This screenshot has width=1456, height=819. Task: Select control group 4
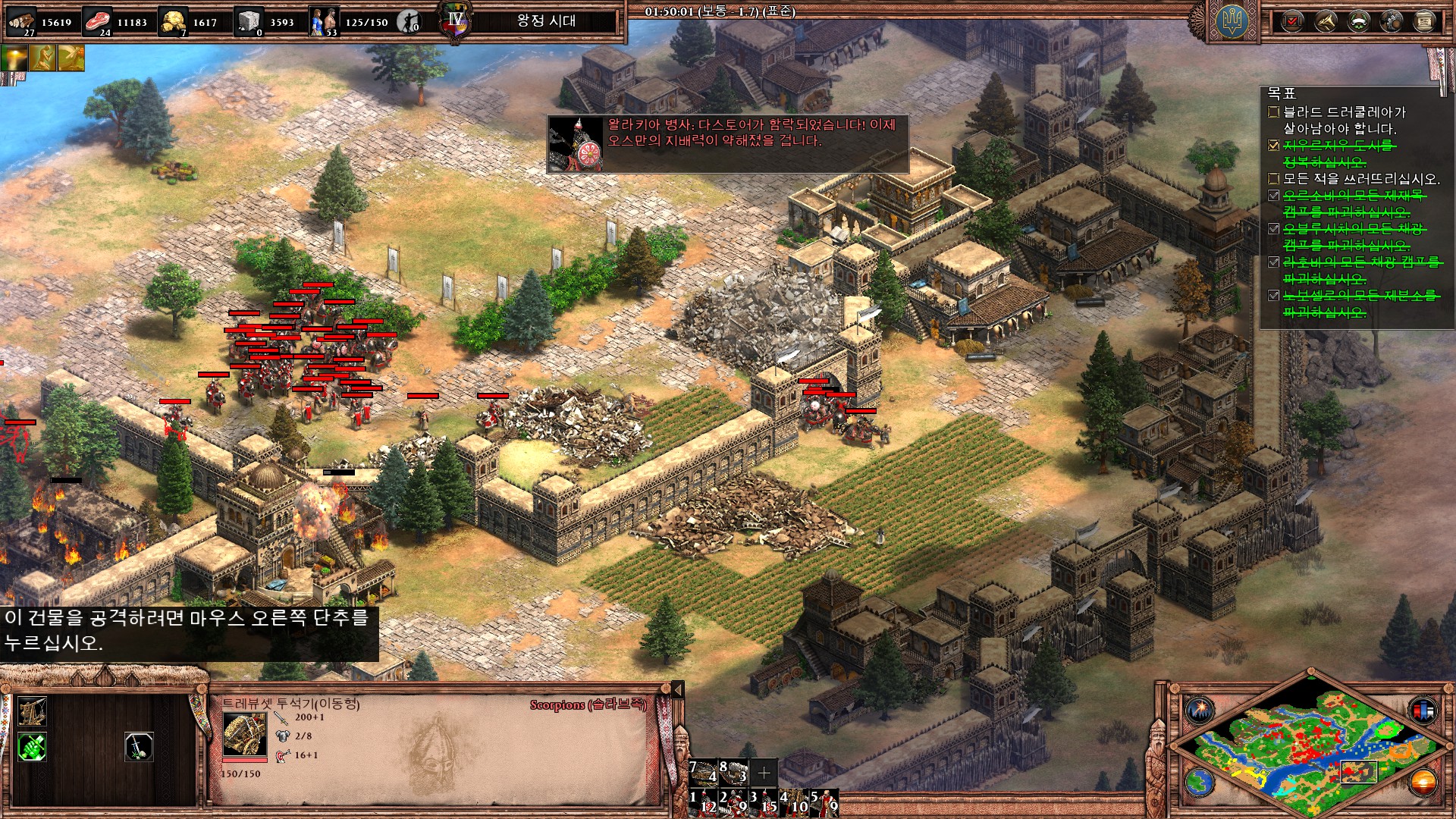coord(795,803)
